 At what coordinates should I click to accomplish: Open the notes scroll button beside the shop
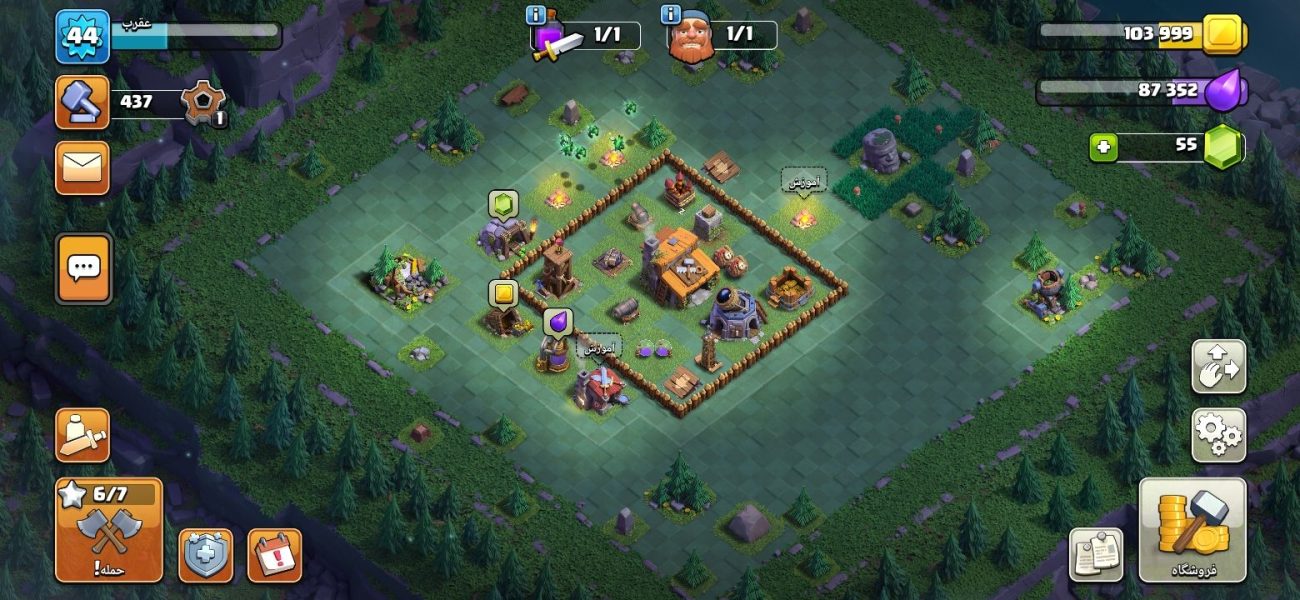pyautogui.click(x=1095, y=554)
